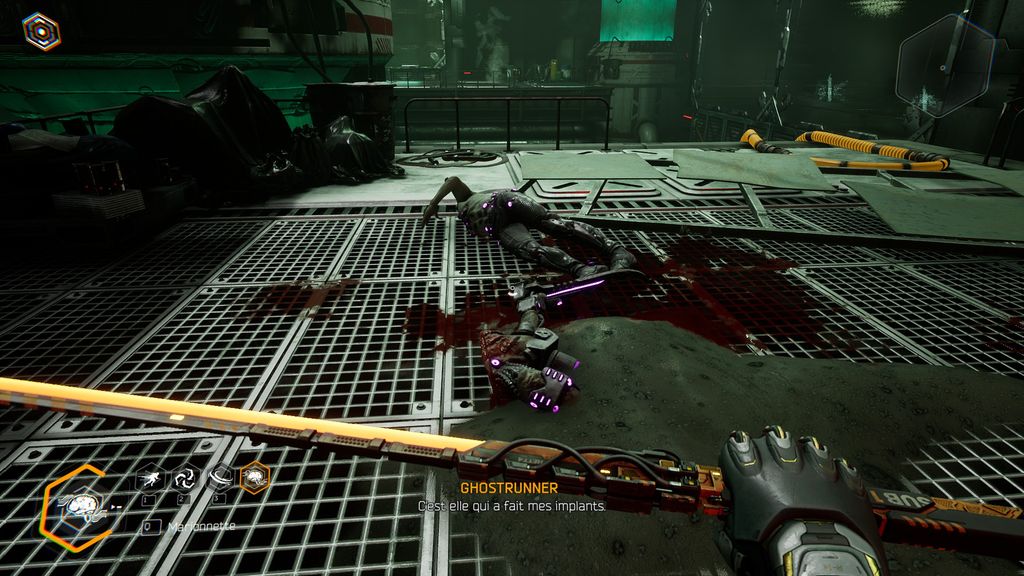
Task: Choose the curved slash ability icon
Action: click(x=219, y=479)
